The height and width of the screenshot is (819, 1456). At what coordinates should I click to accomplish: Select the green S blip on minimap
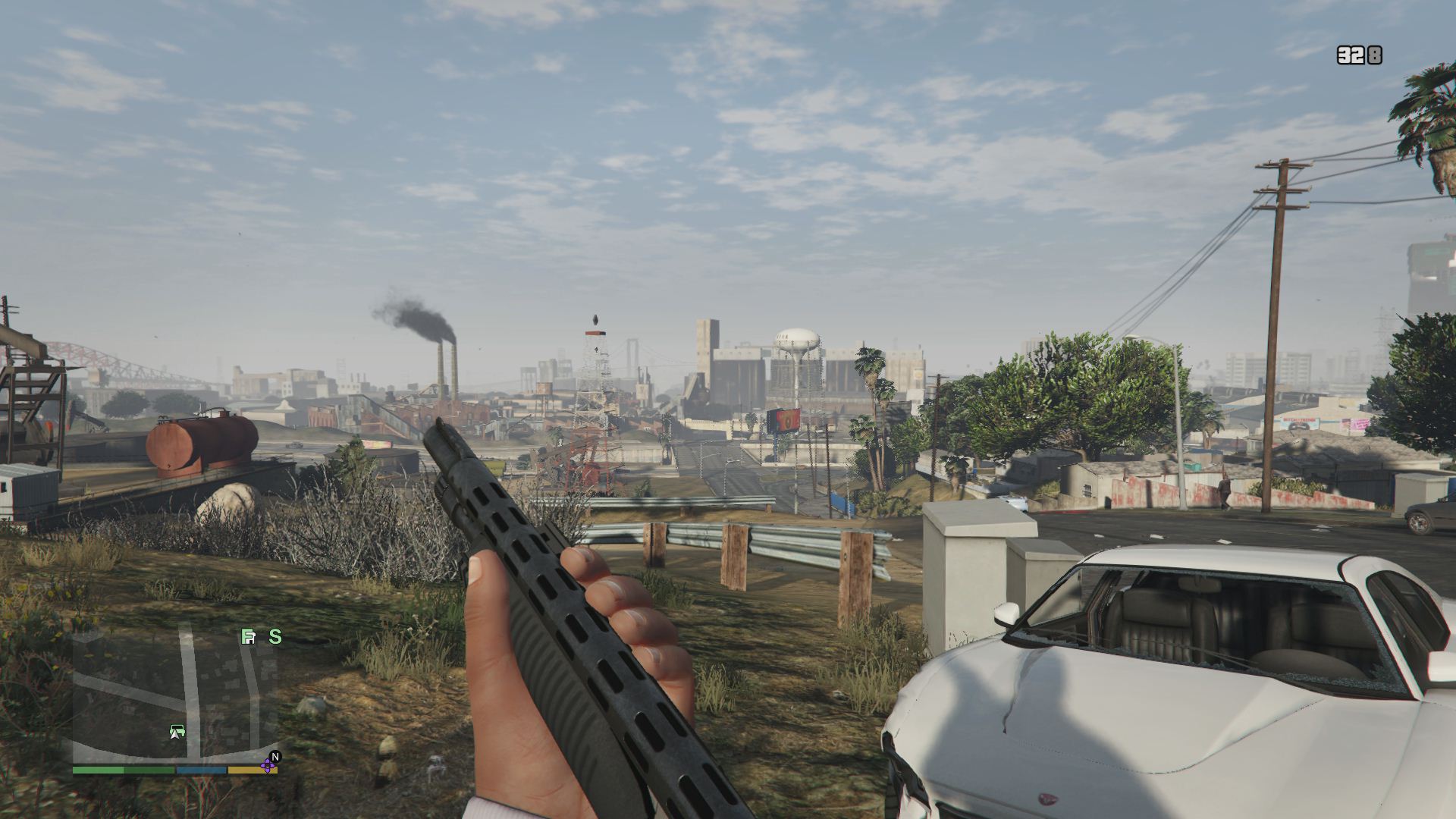click(x=275, y=637)
